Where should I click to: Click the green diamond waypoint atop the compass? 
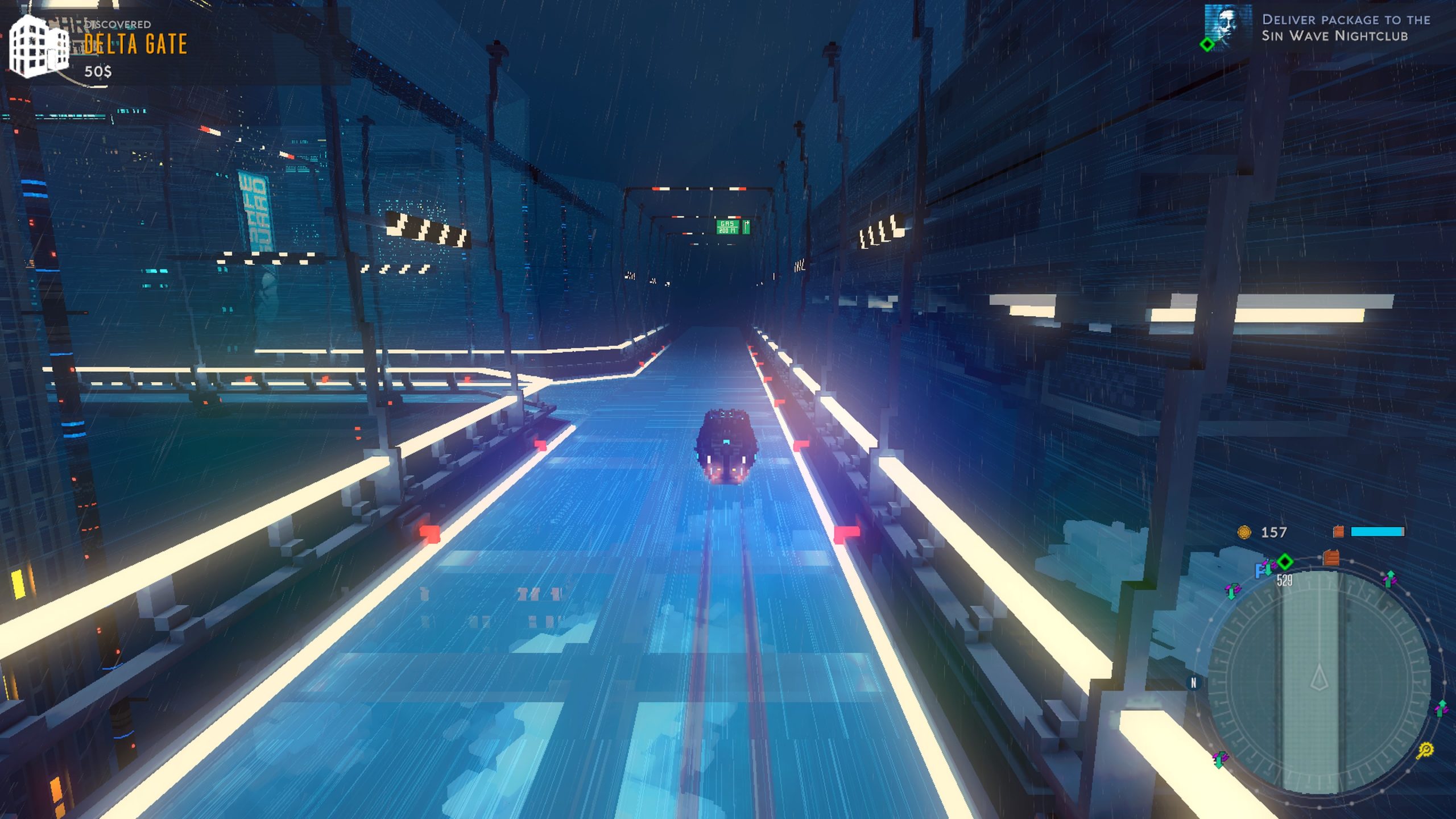(x=1285, y=562)
